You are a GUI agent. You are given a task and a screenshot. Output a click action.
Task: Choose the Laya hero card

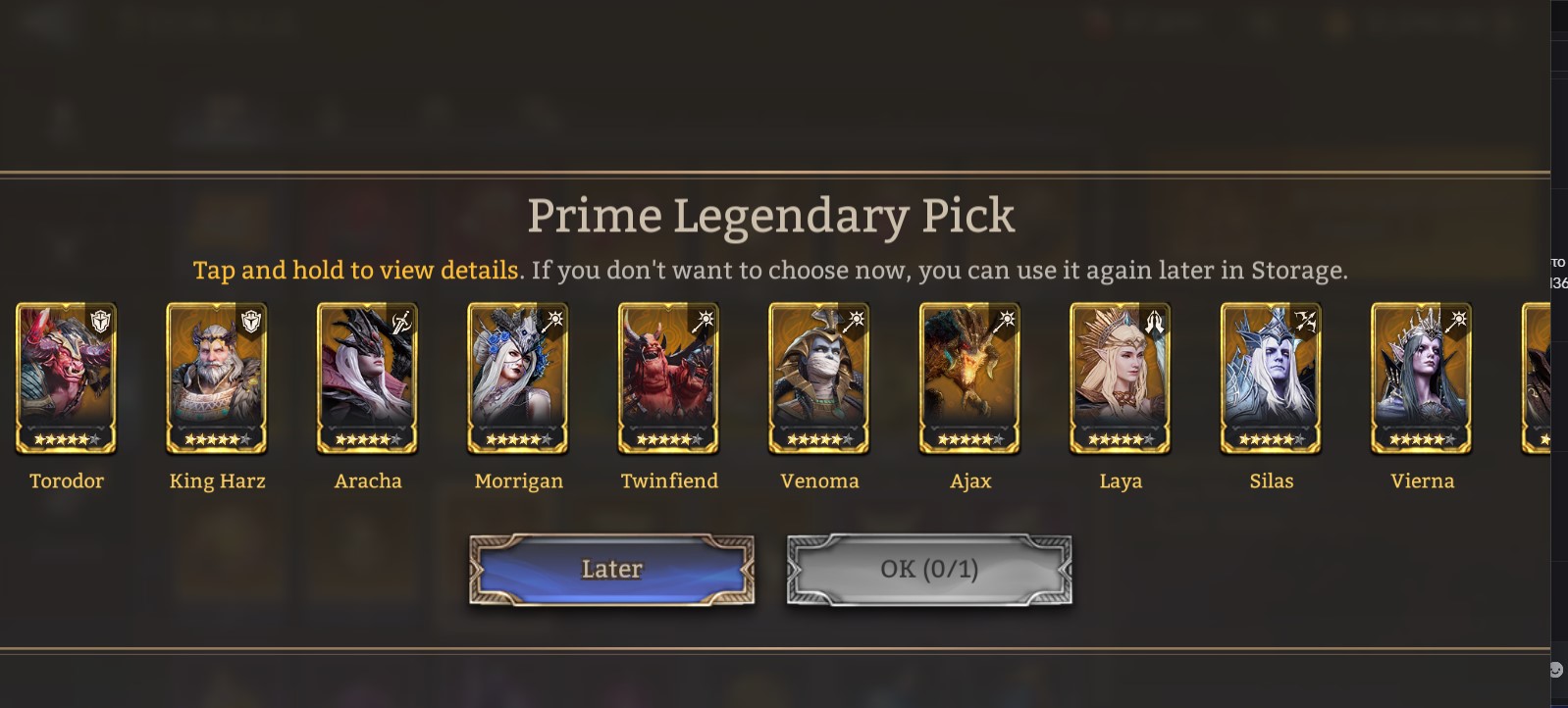(1121, 378)
